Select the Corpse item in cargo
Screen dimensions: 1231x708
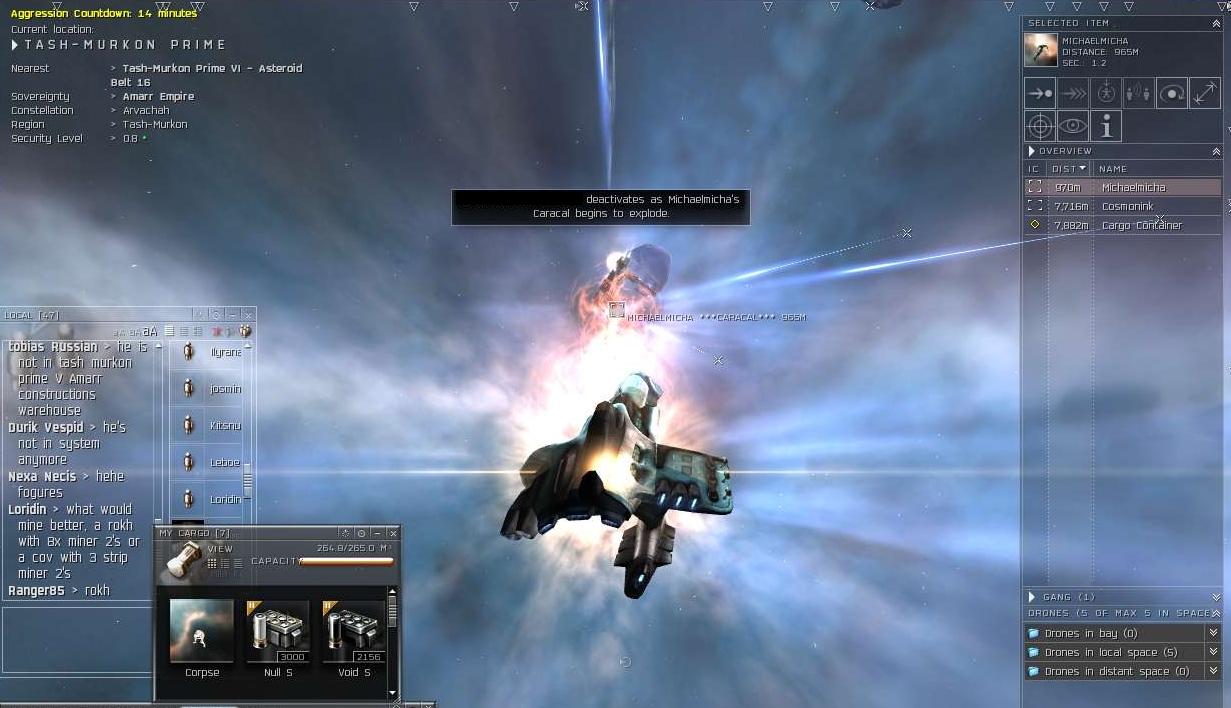coord(202,632)
